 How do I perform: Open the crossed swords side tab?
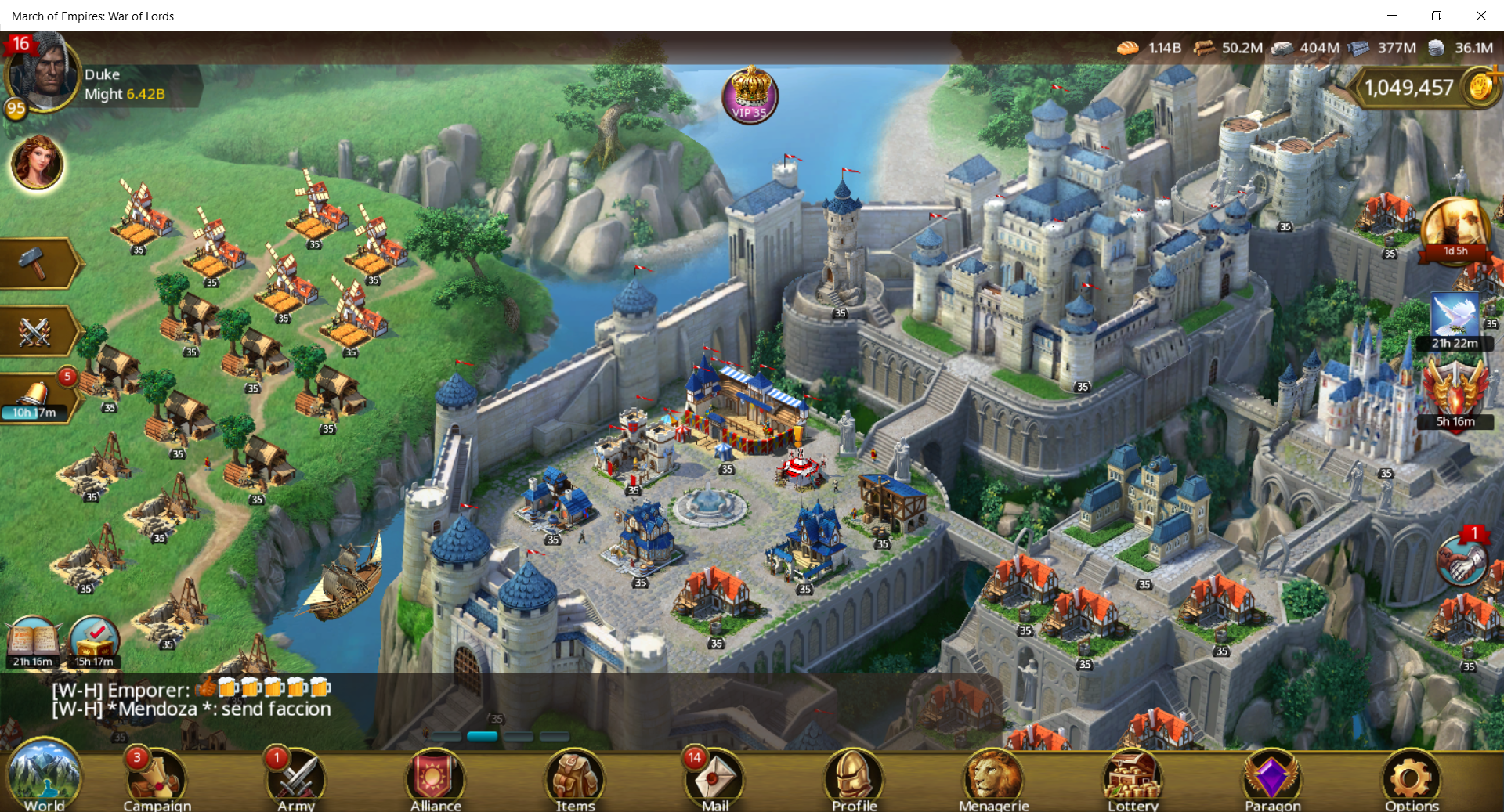point(36,331)
